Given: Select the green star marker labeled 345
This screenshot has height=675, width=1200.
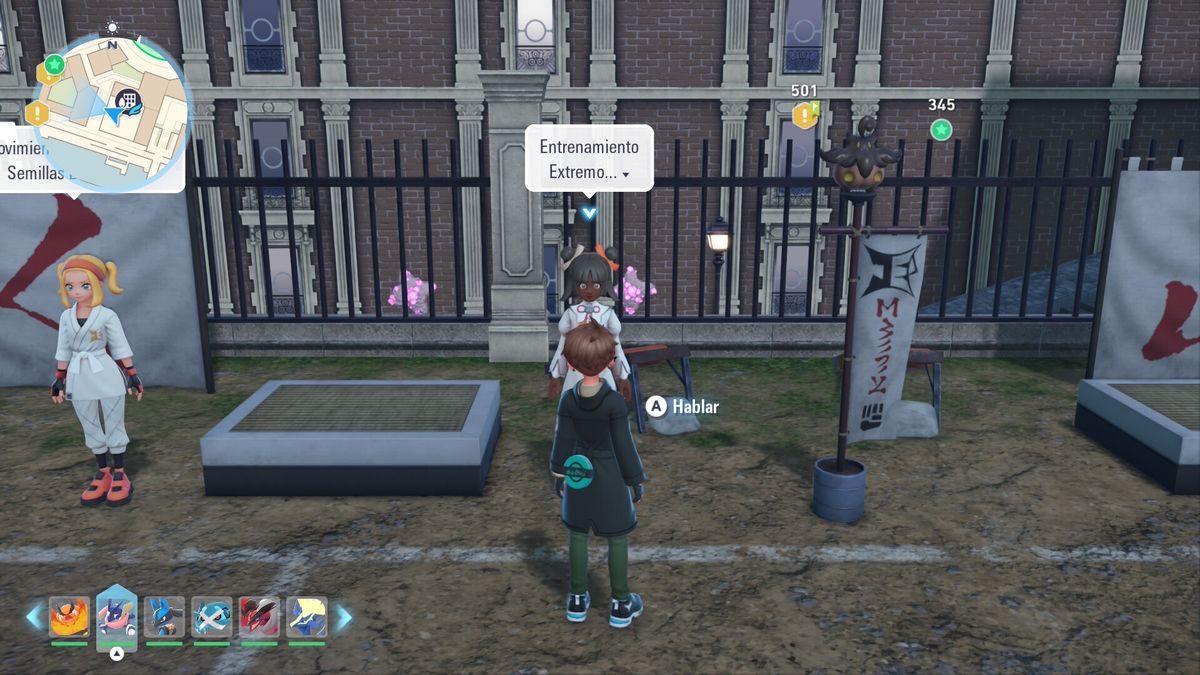Looking at the screenshot, I should pyautogui.click(x=941, y=129).
